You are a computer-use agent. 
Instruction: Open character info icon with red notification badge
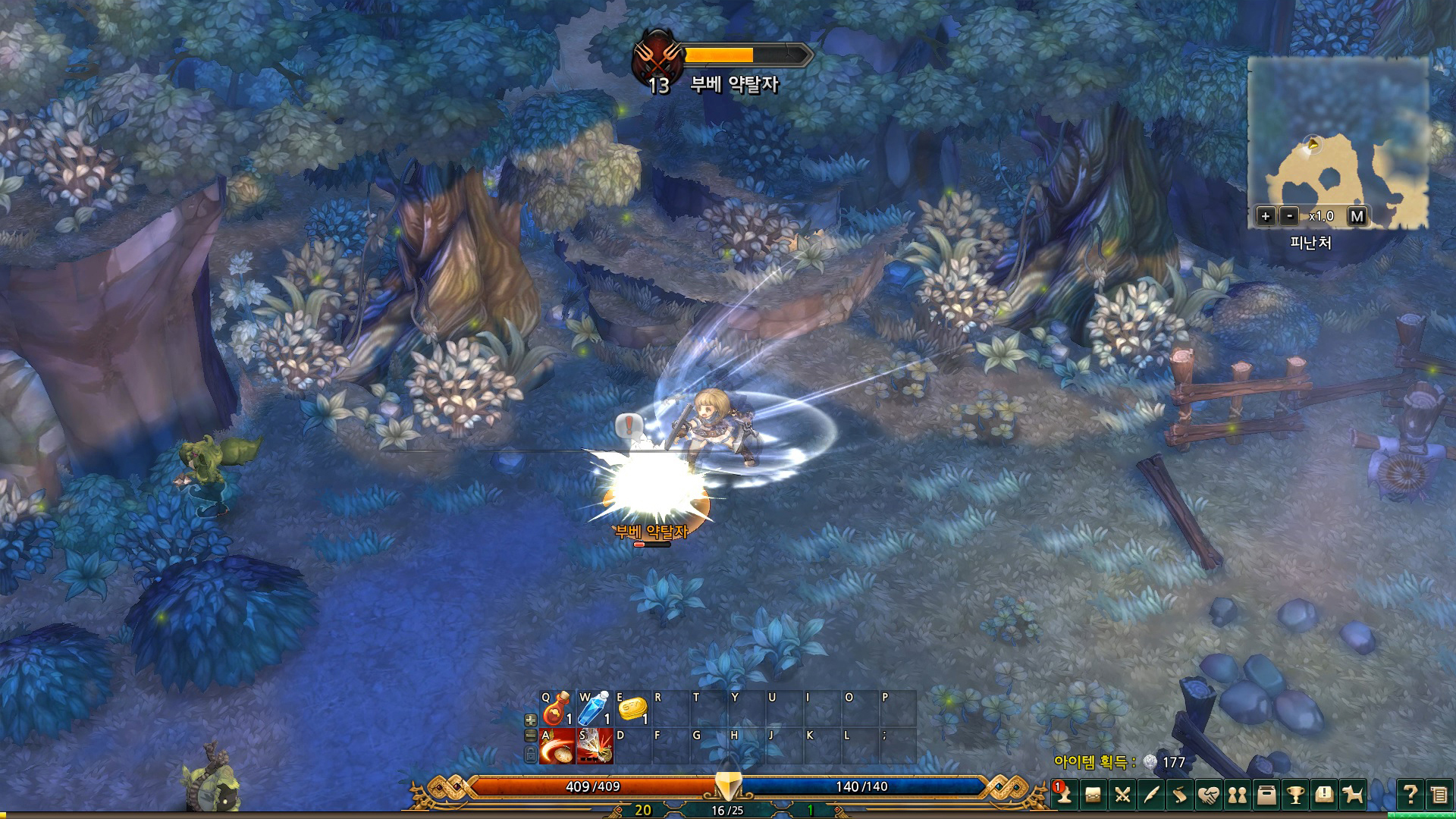pos(1065,795)
